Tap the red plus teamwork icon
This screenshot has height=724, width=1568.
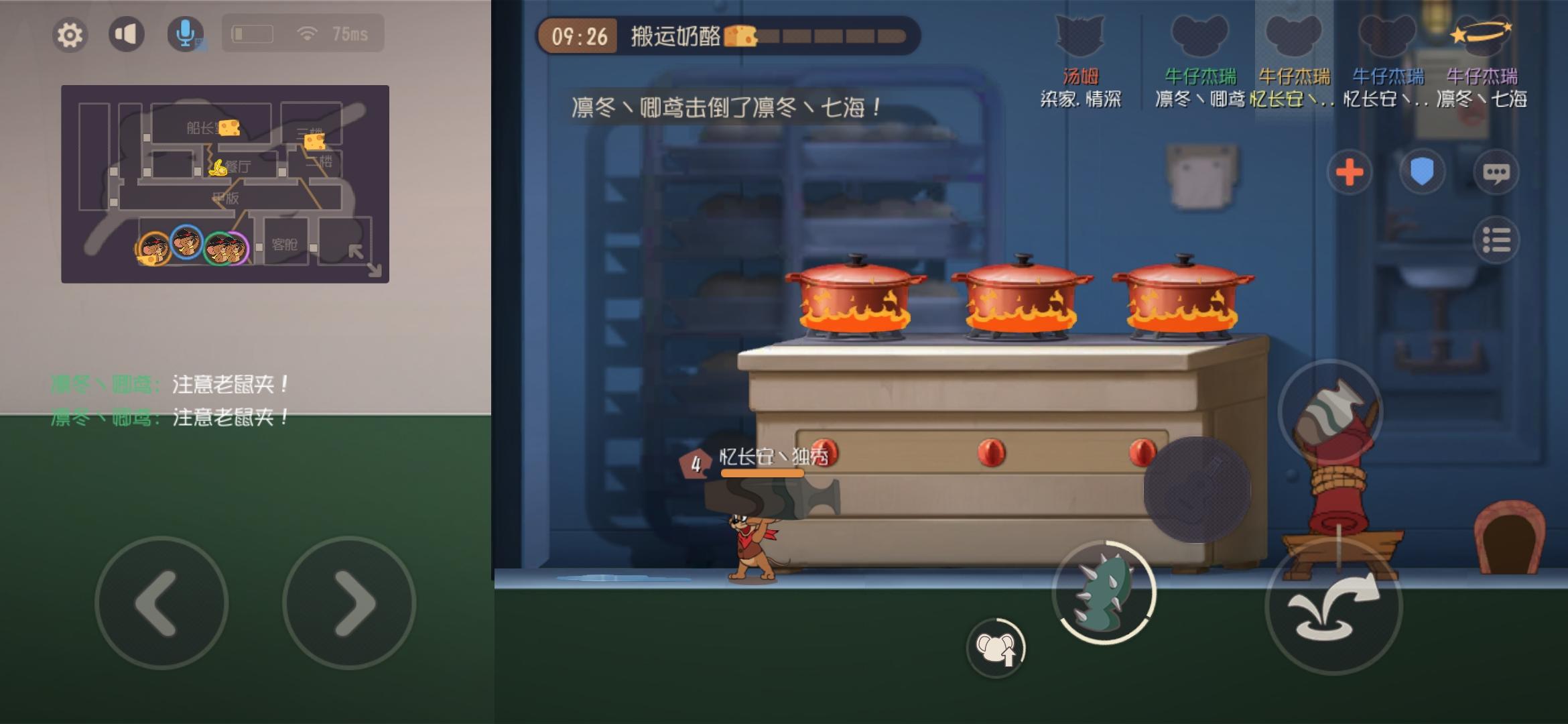tap(1351, 172)
